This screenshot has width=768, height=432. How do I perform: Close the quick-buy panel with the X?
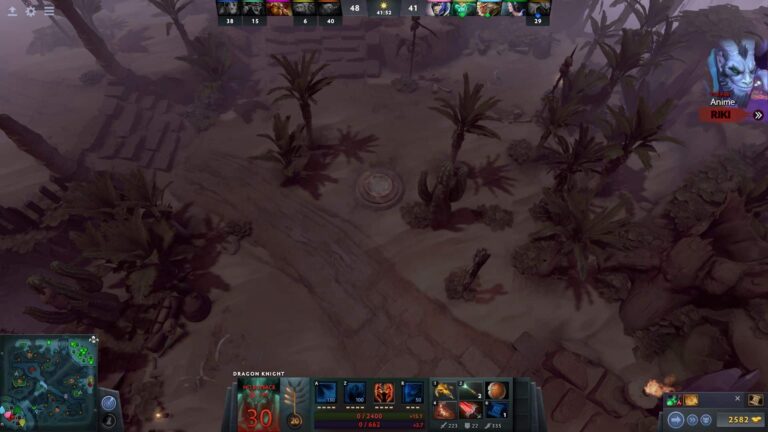(737, 399)
